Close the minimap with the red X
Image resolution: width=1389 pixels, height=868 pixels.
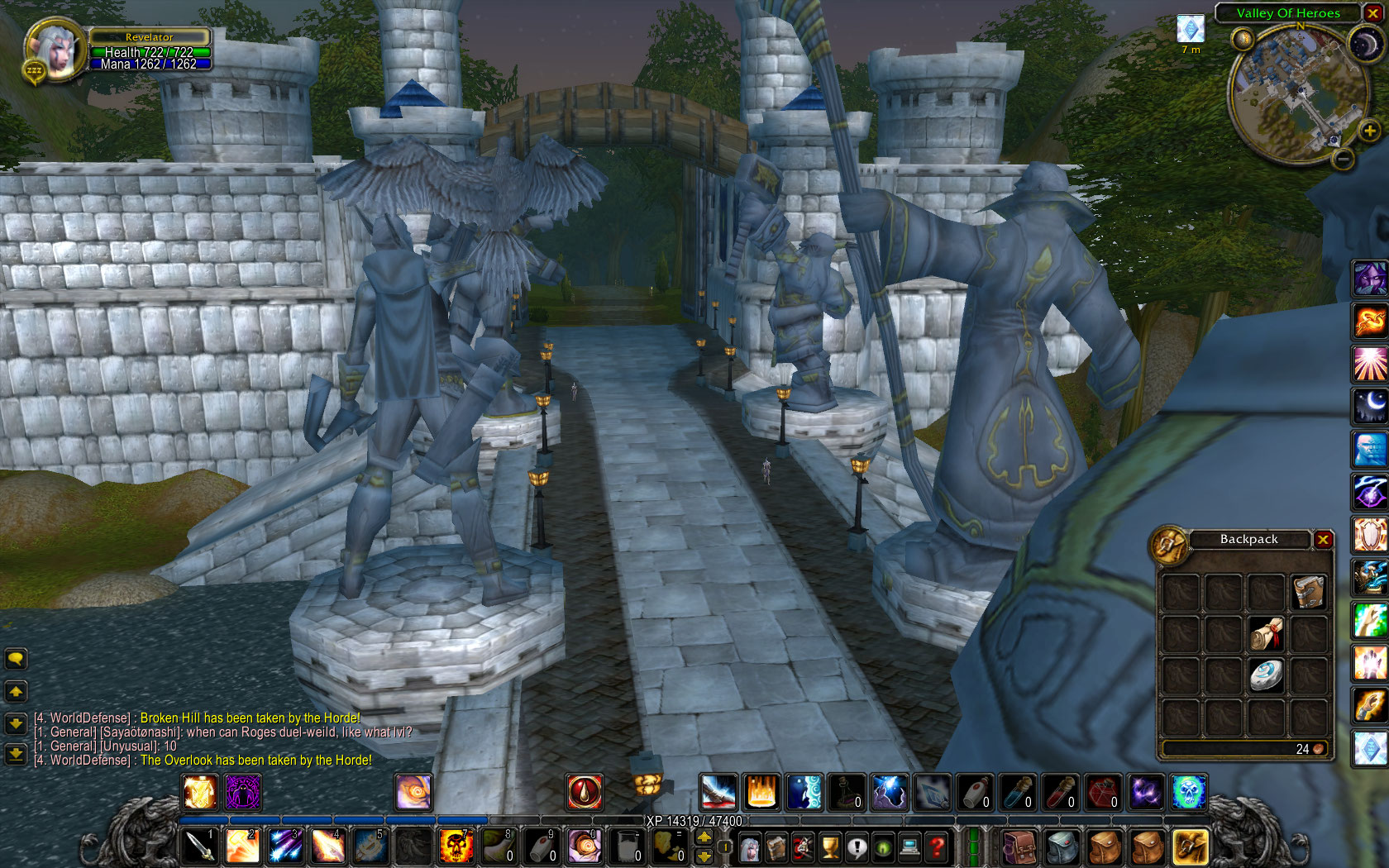point(1373,13)
